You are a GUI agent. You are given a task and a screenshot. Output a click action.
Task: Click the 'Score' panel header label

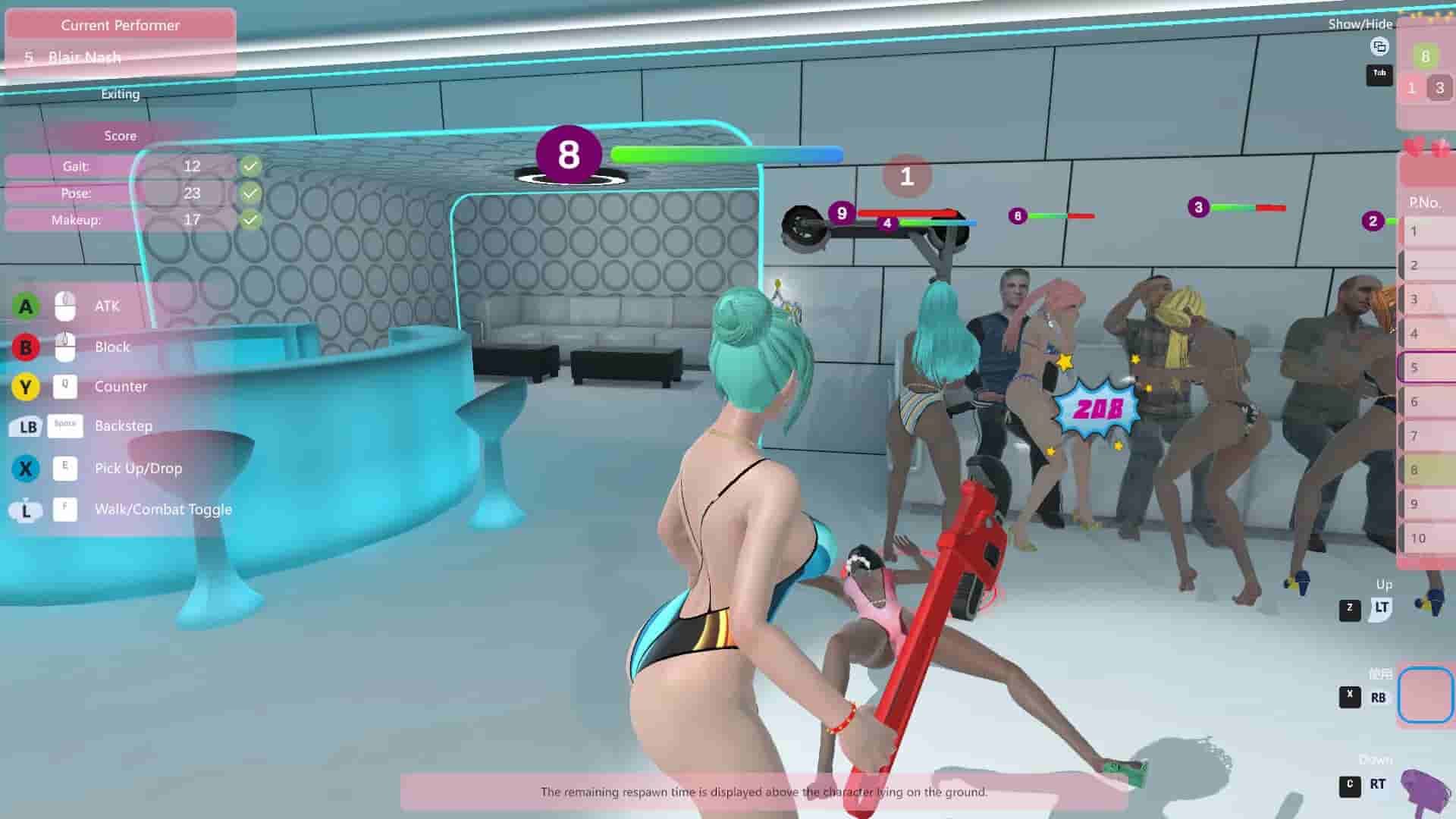120,136
